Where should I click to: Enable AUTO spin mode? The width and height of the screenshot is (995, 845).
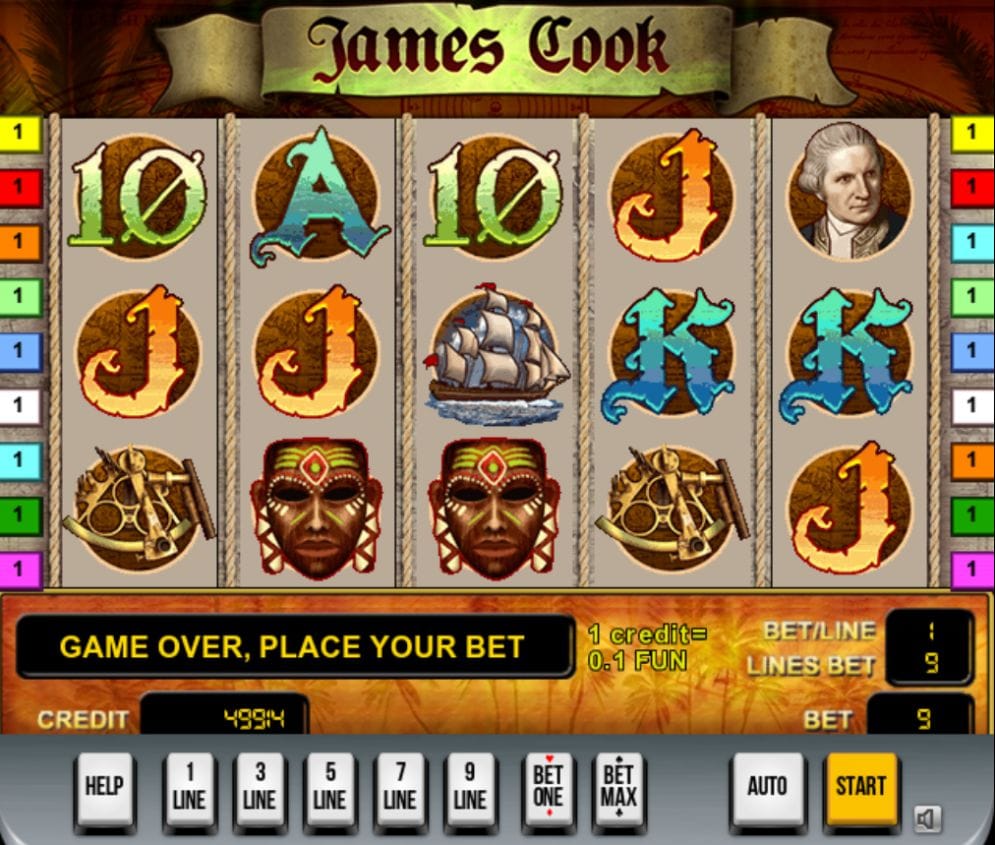point(767,787)
